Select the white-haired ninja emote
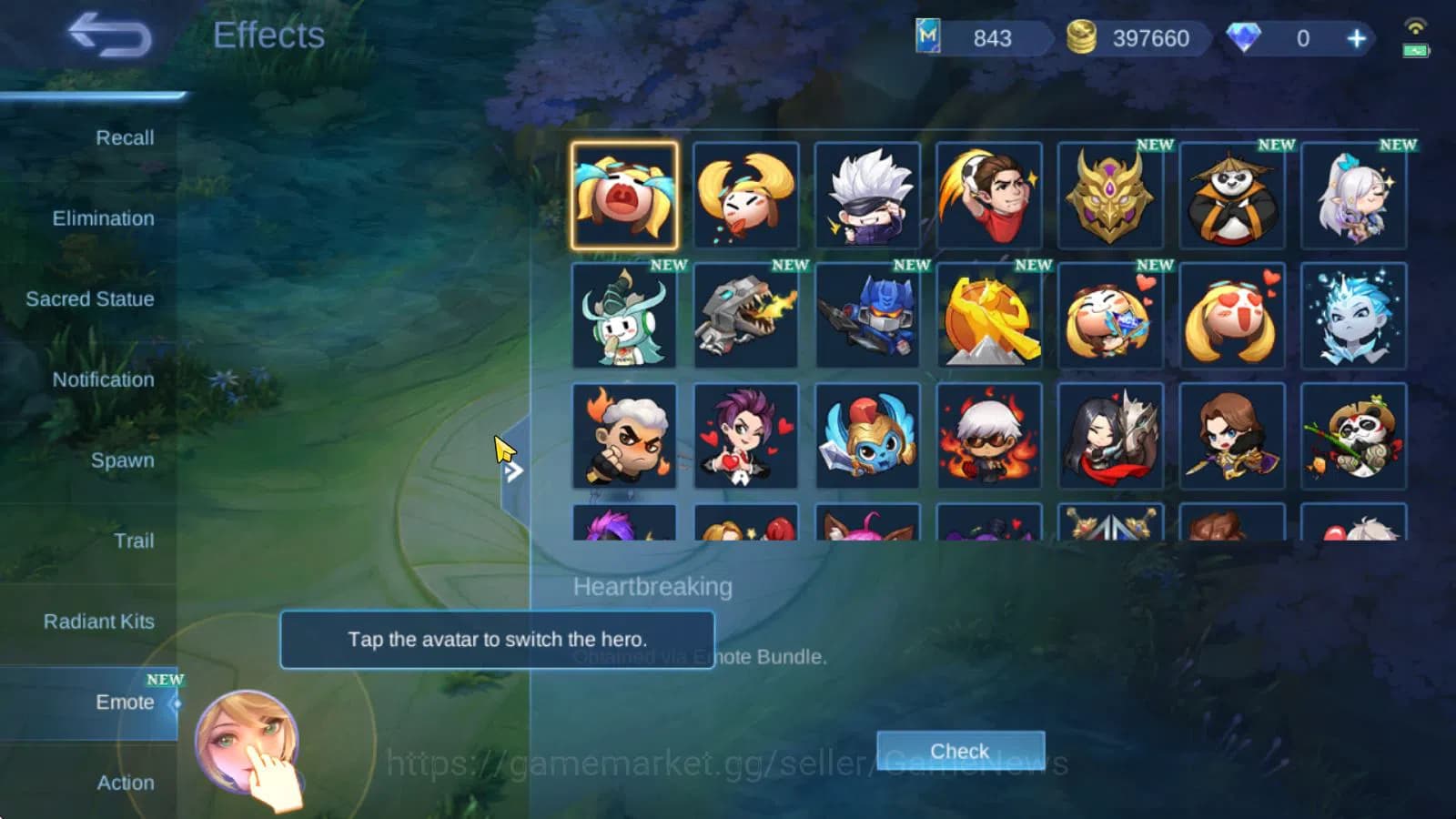 point(866,196)
